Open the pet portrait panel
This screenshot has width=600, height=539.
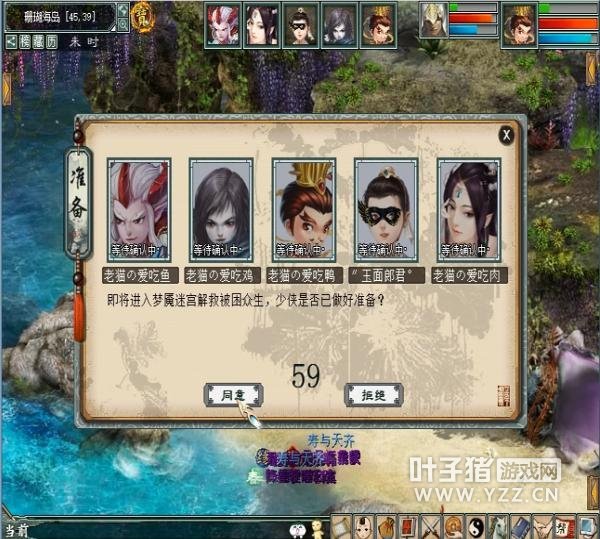432,20
